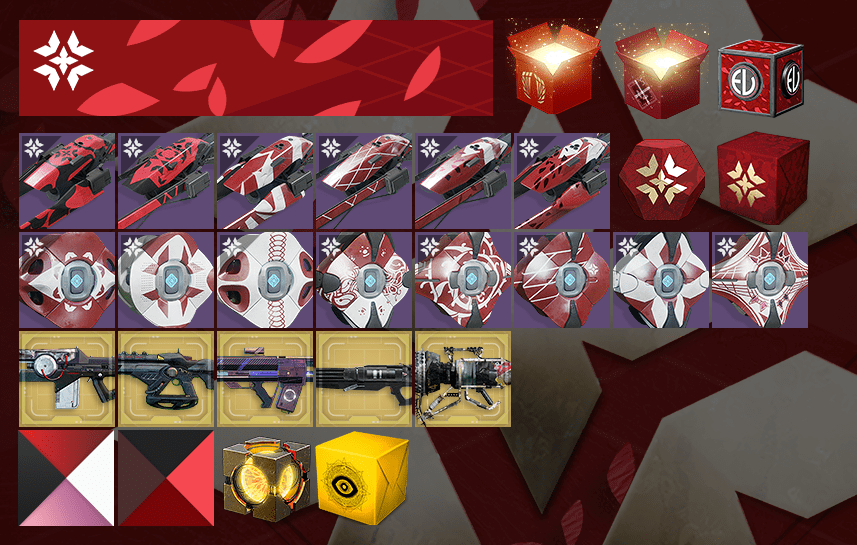Select the purple submachine gun tile
The image size is (857, 545).
(264, 379)
